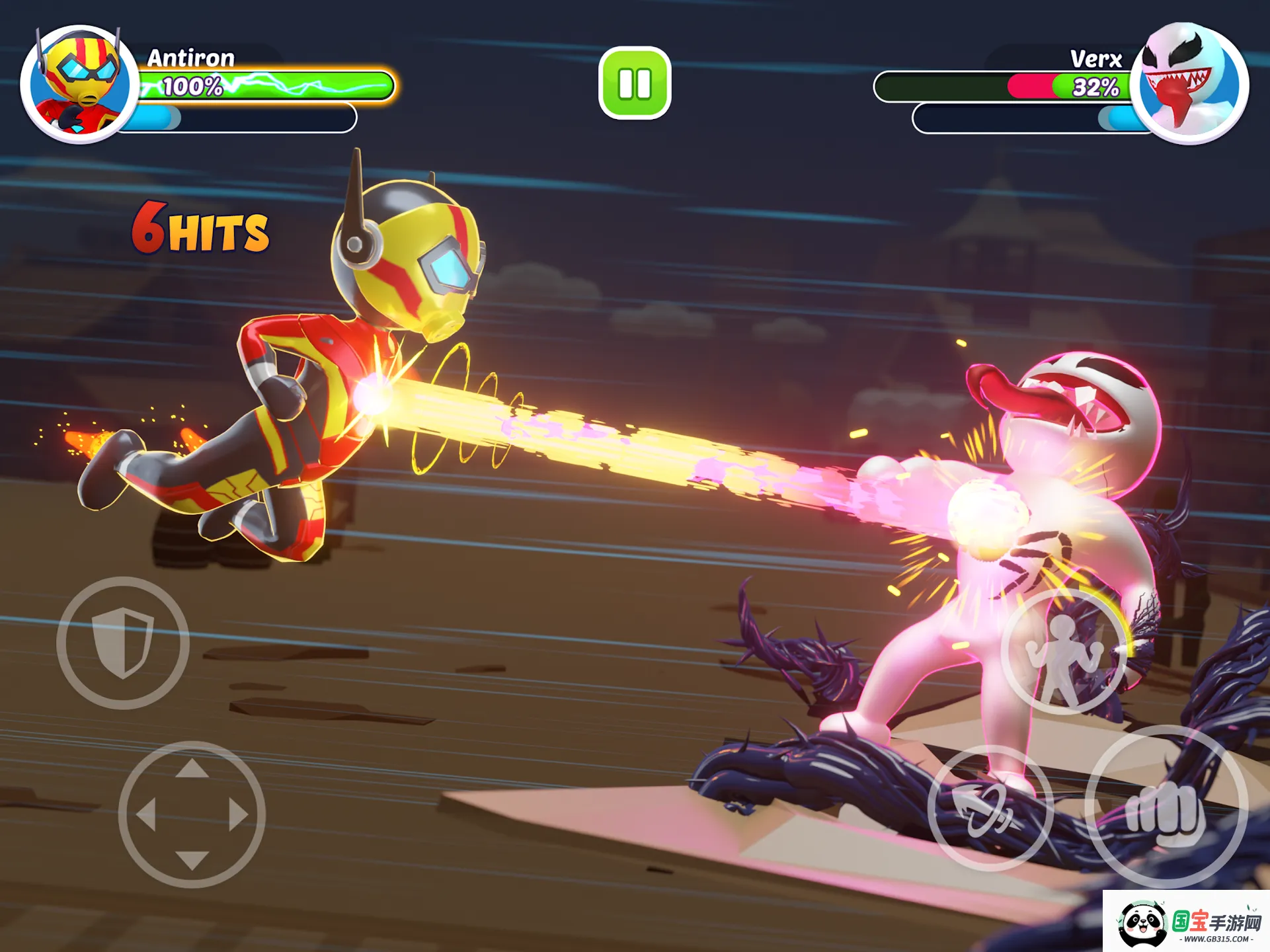Tap the up arrow on movement pad
Screen dimensions: 1270x952
click(192, 769)
